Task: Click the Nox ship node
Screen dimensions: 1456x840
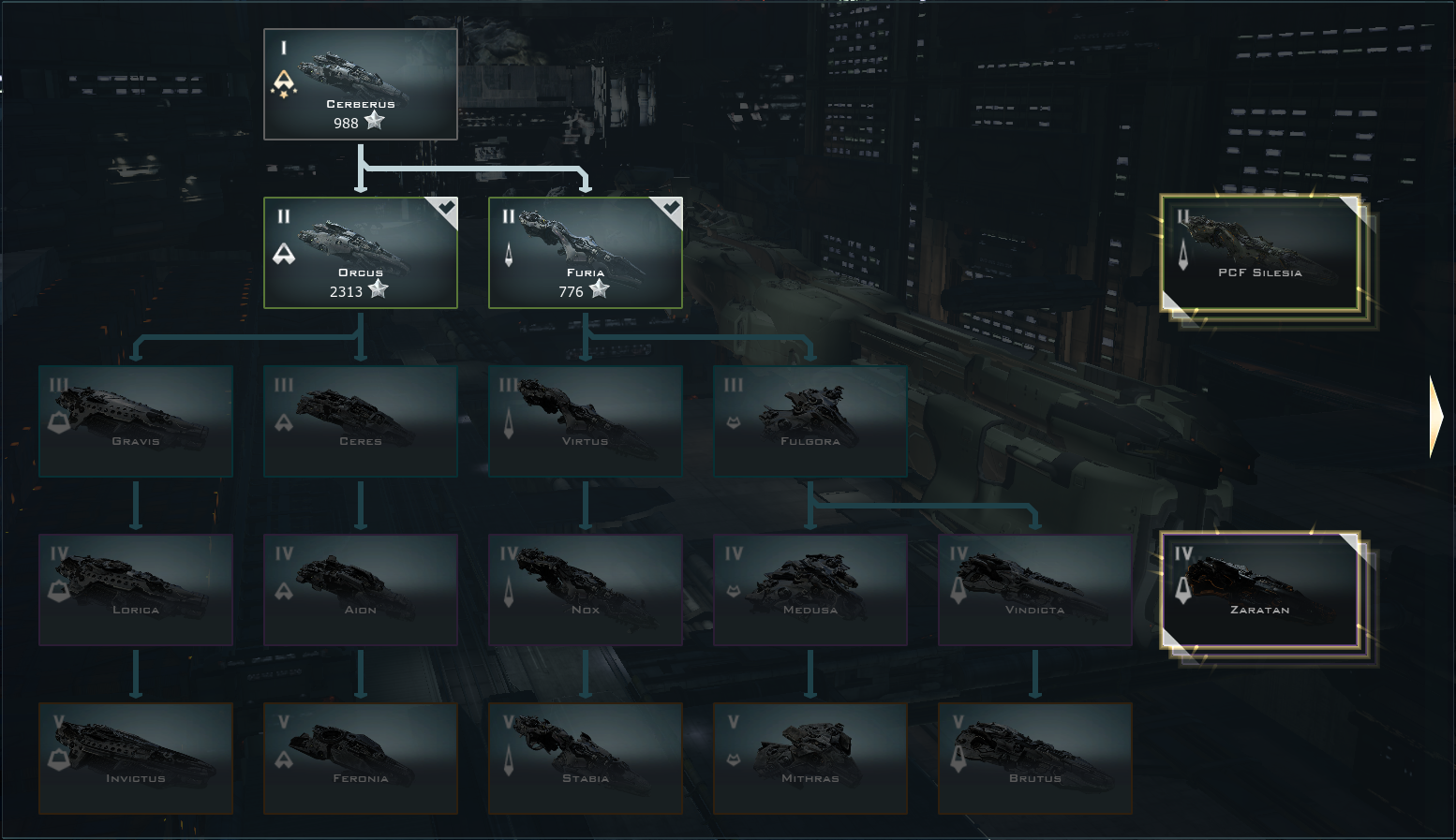Action: coord(586,590)
